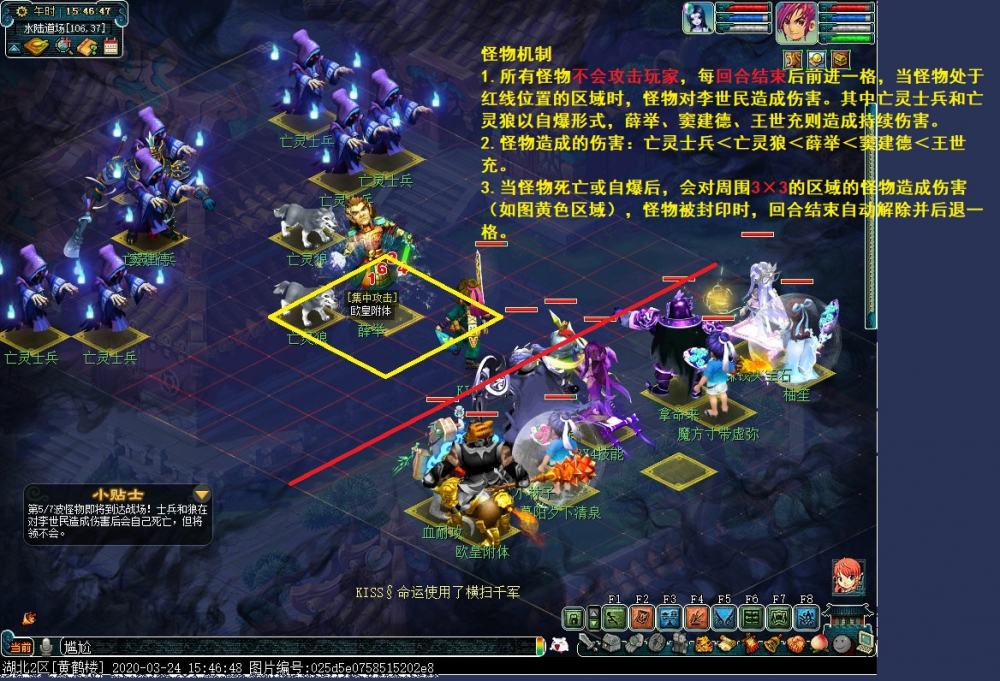The image size is (1000, 681).
Task: Activate the F1 running figure skill
Action: (614, 617)
